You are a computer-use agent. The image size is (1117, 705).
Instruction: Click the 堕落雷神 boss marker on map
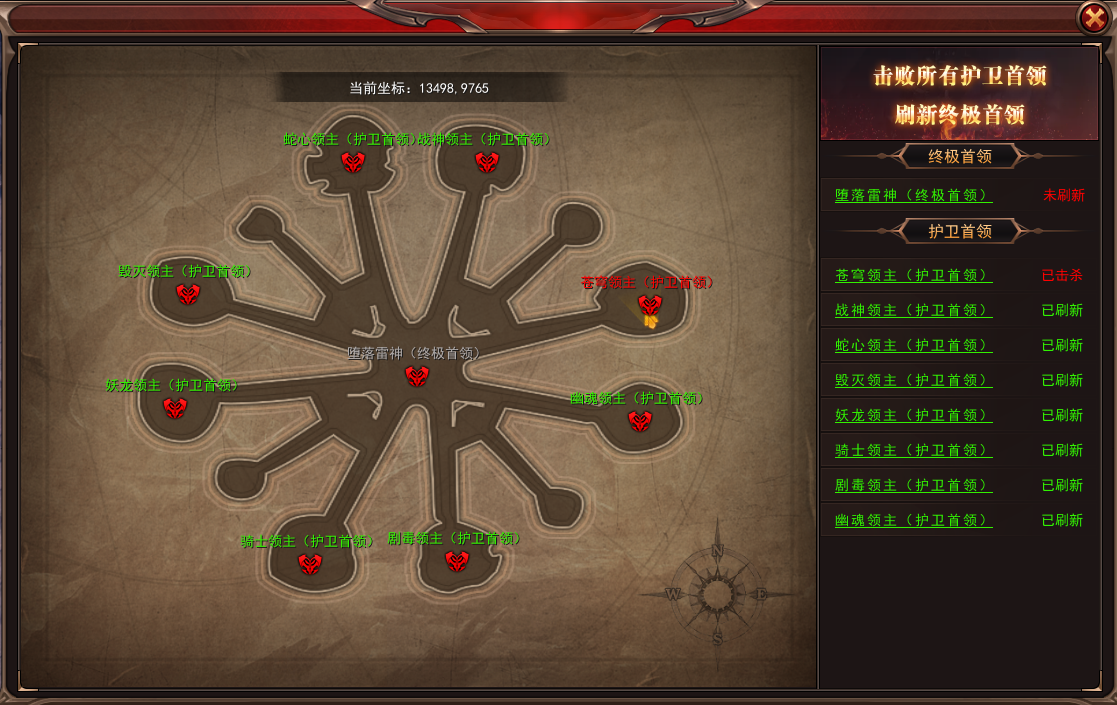417,376
